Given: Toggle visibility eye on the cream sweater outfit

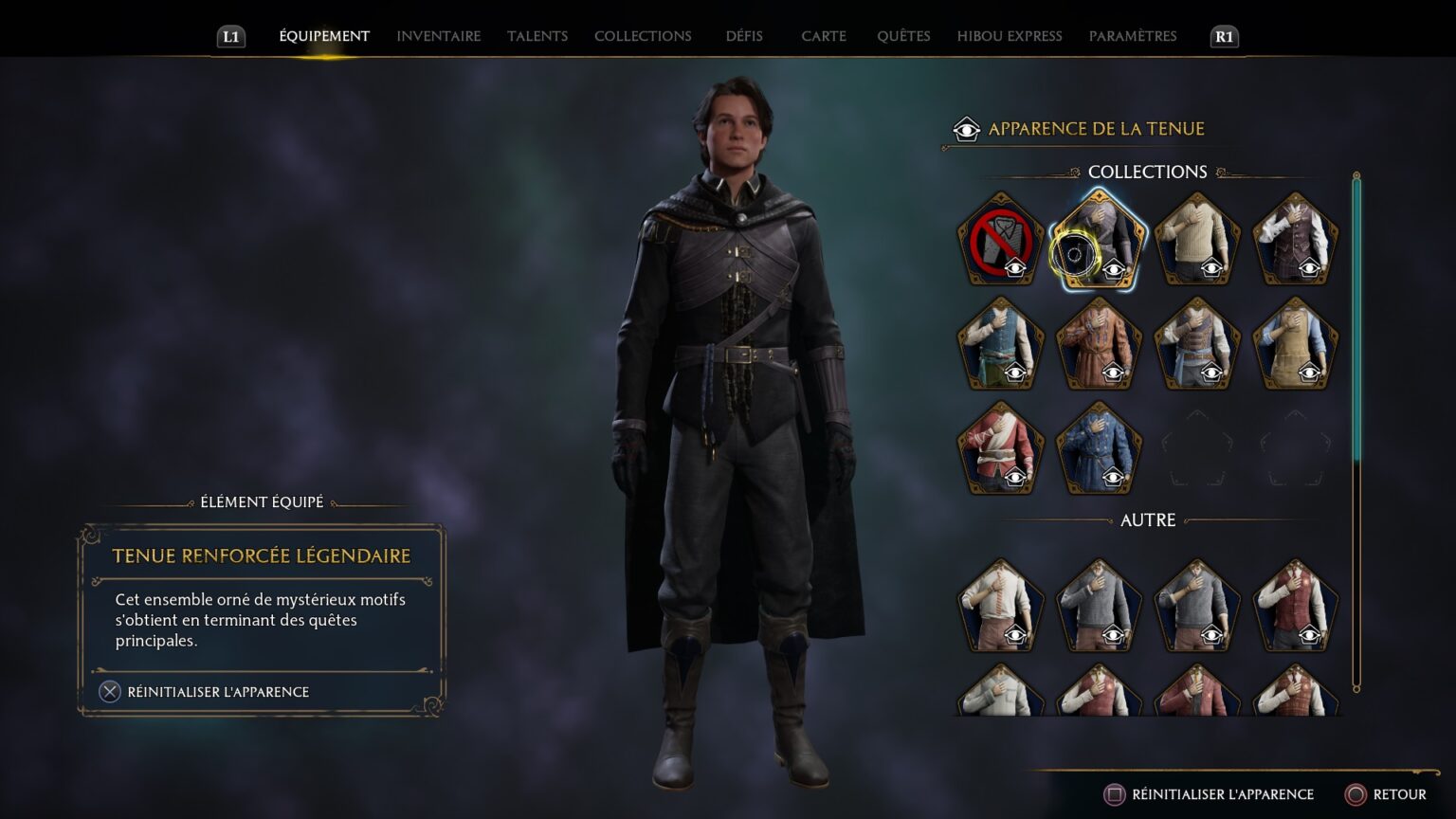Looking at the screenshot, I should [x=1211, y=268].
